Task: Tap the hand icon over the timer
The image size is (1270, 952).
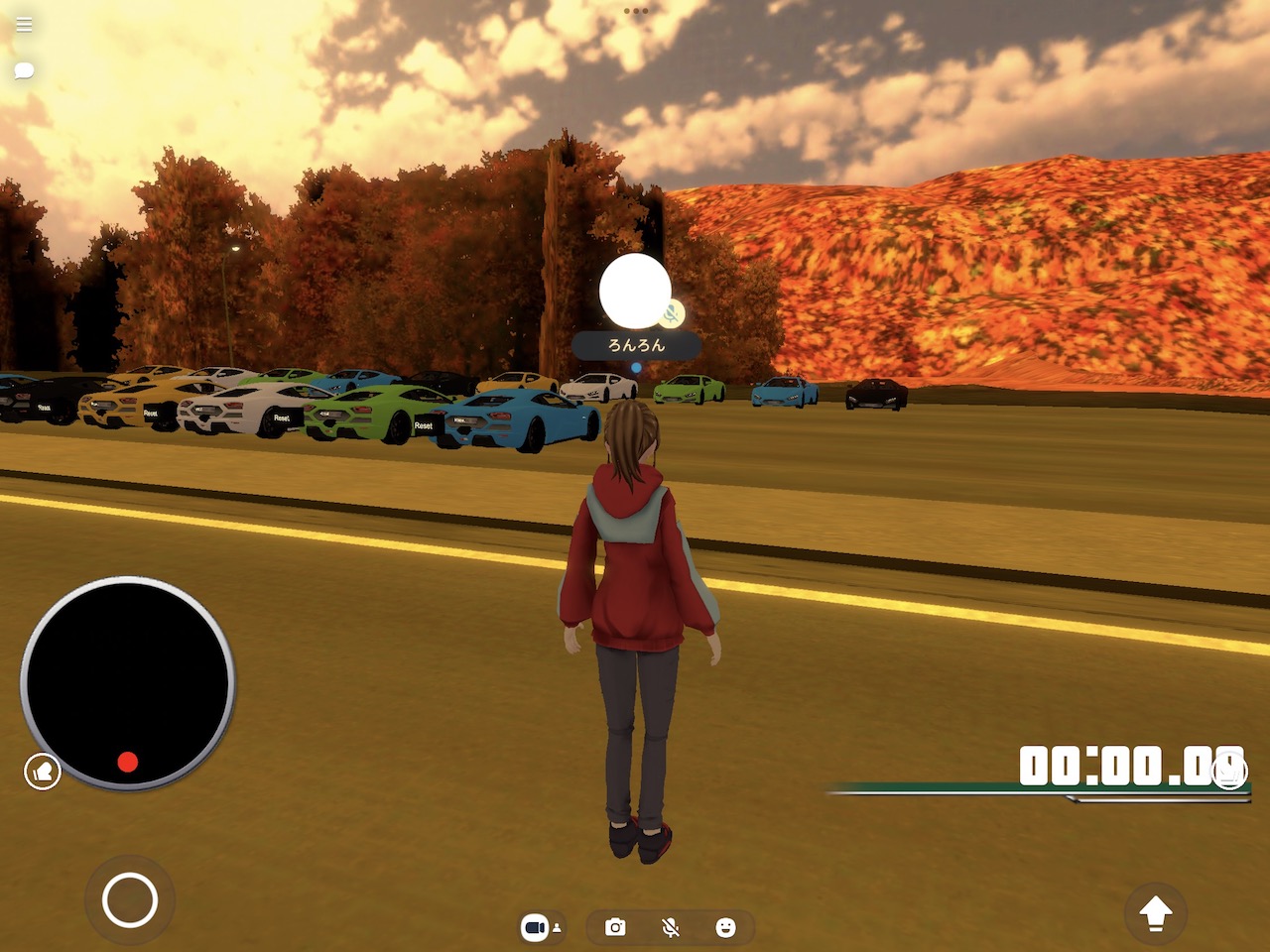Action: click(x=1229, y=771)
